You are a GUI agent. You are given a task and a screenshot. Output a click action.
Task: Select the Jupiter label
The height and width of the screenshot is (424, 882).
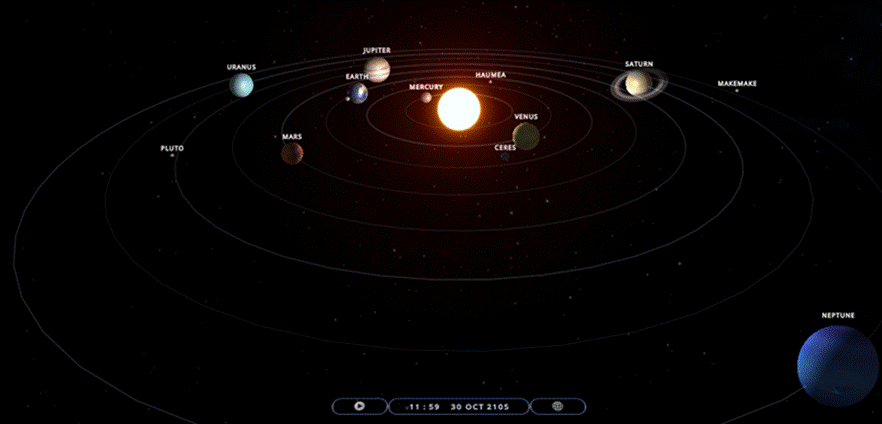377,50
